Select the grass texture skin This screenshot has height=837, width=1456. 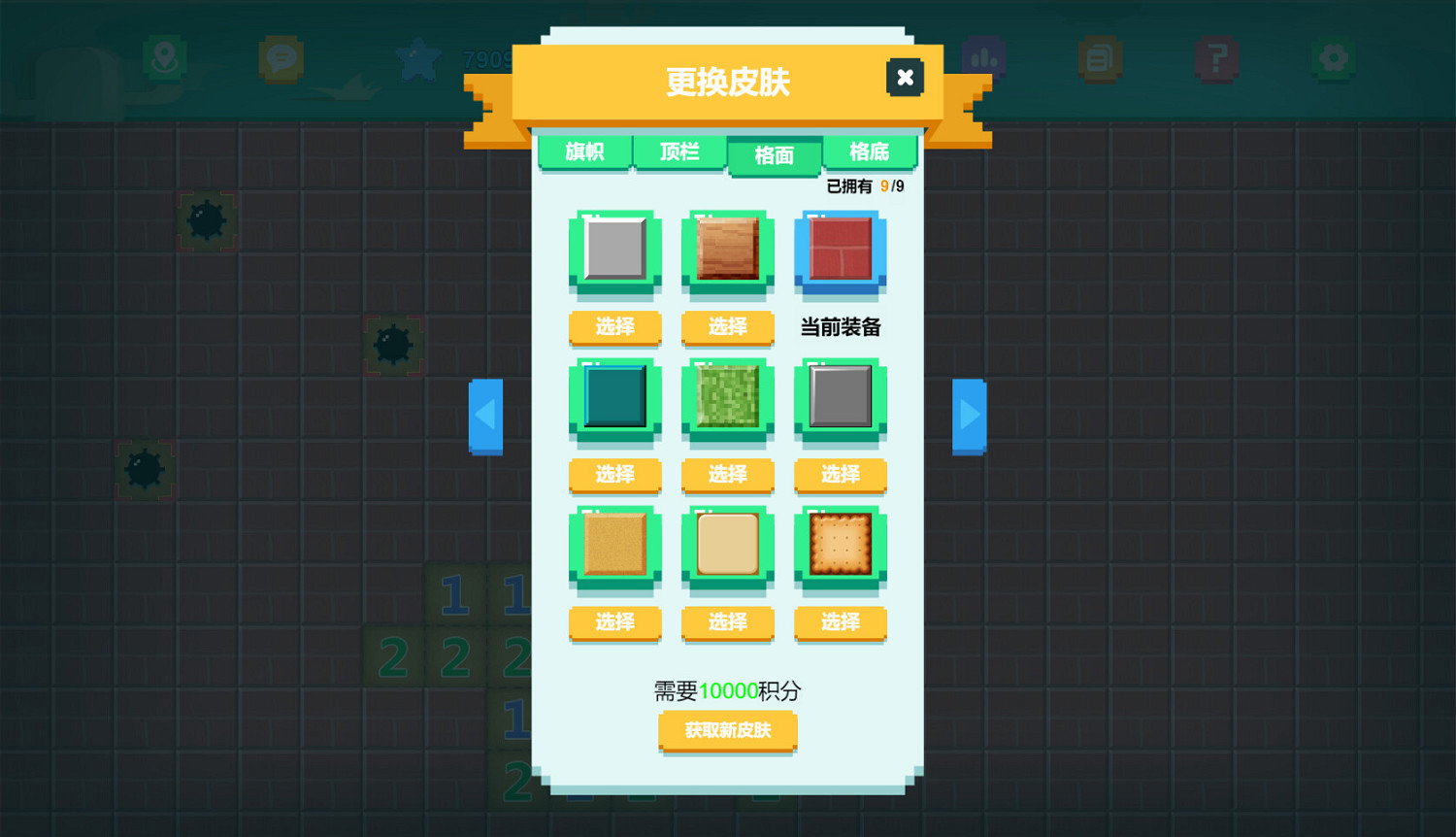coord(727,476)
